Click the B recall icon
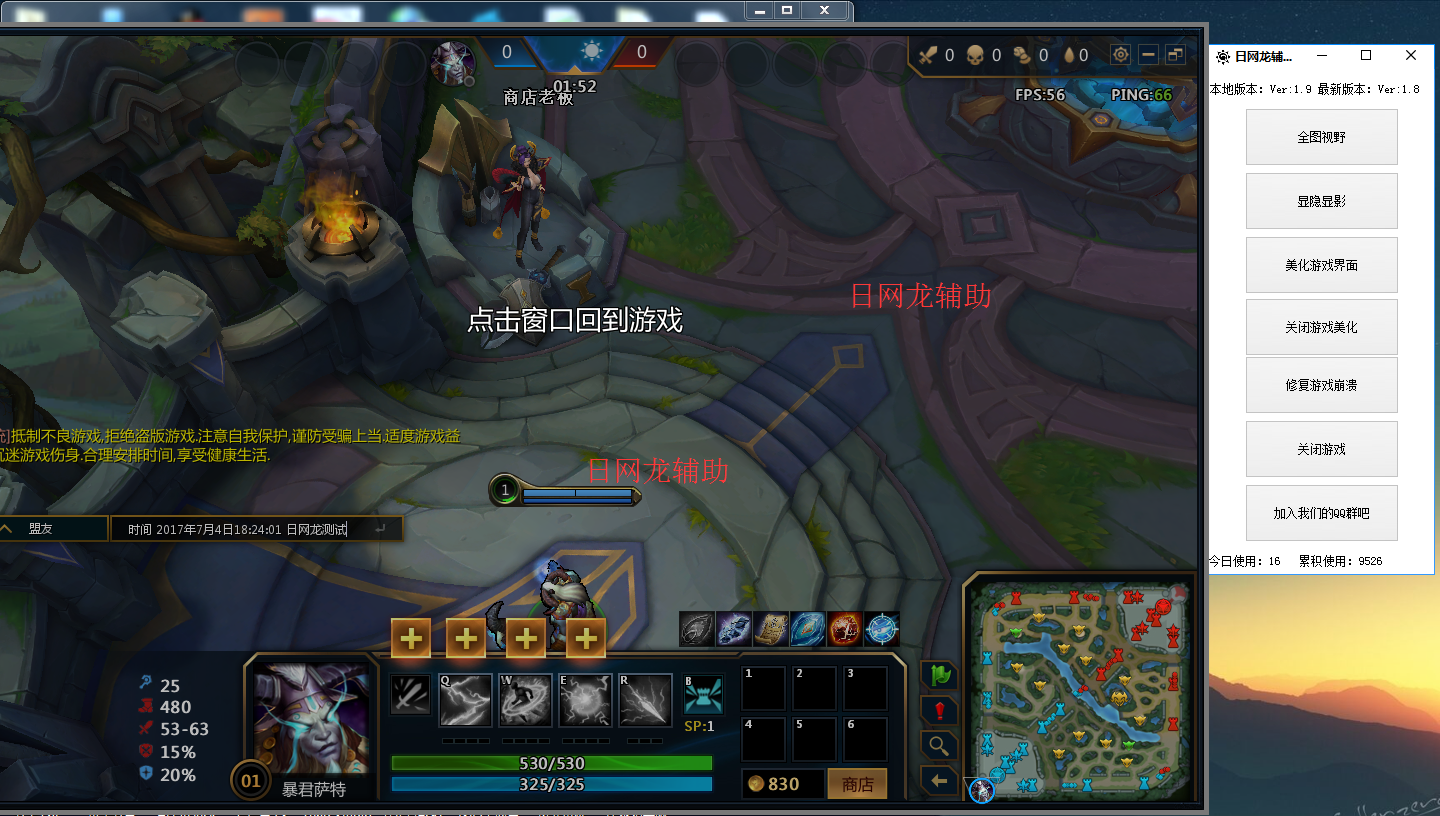The image size is (1440, 816). pos(703,695)
